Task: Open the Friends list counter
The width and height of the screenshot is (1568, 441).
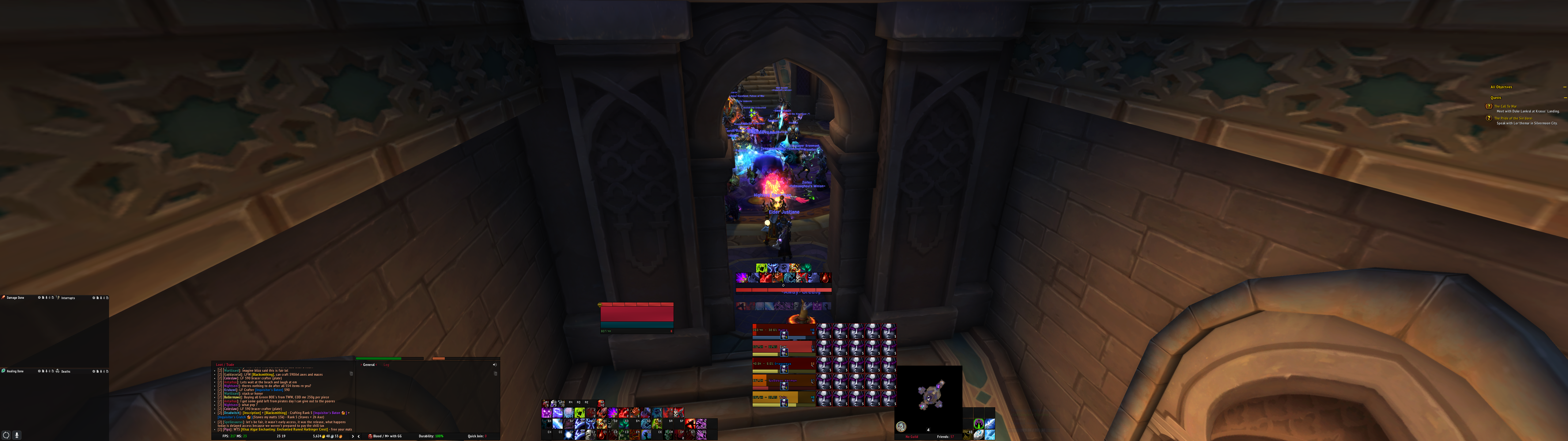Action: click(x=945, y=437)
